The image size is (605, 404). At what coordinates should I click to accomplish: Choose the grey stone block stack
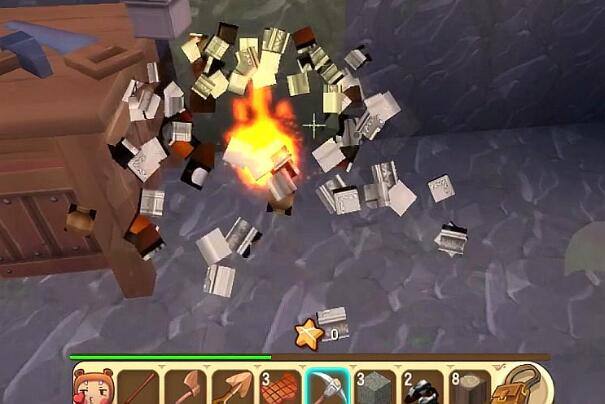375,387
